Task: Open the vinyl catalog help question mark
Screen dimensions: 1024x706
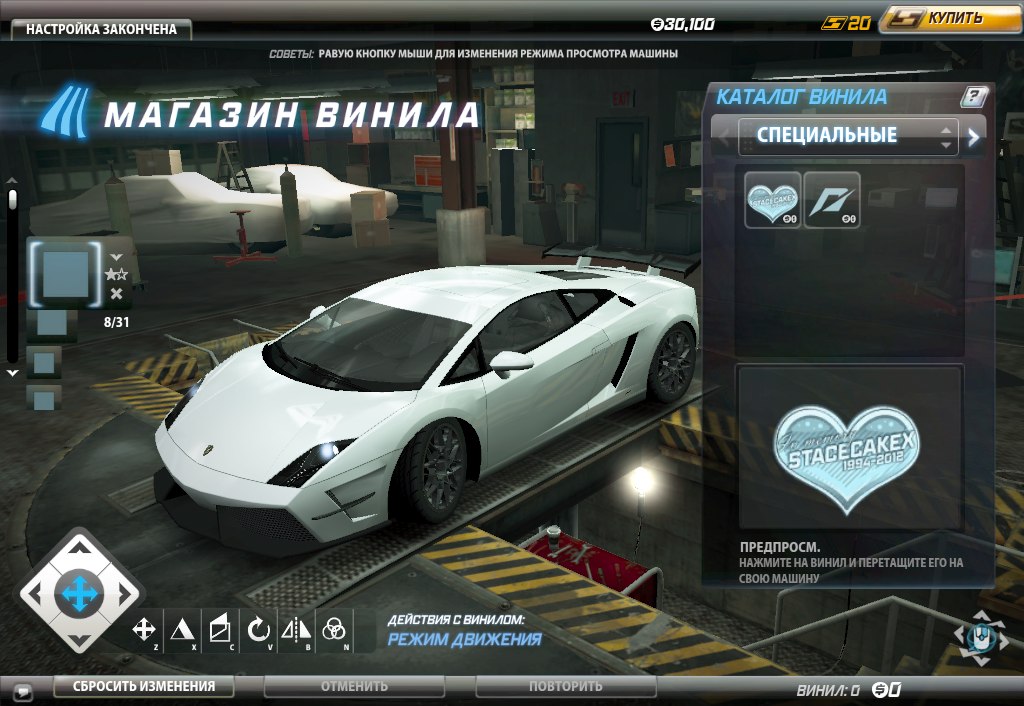Action: tap(974, 97)
